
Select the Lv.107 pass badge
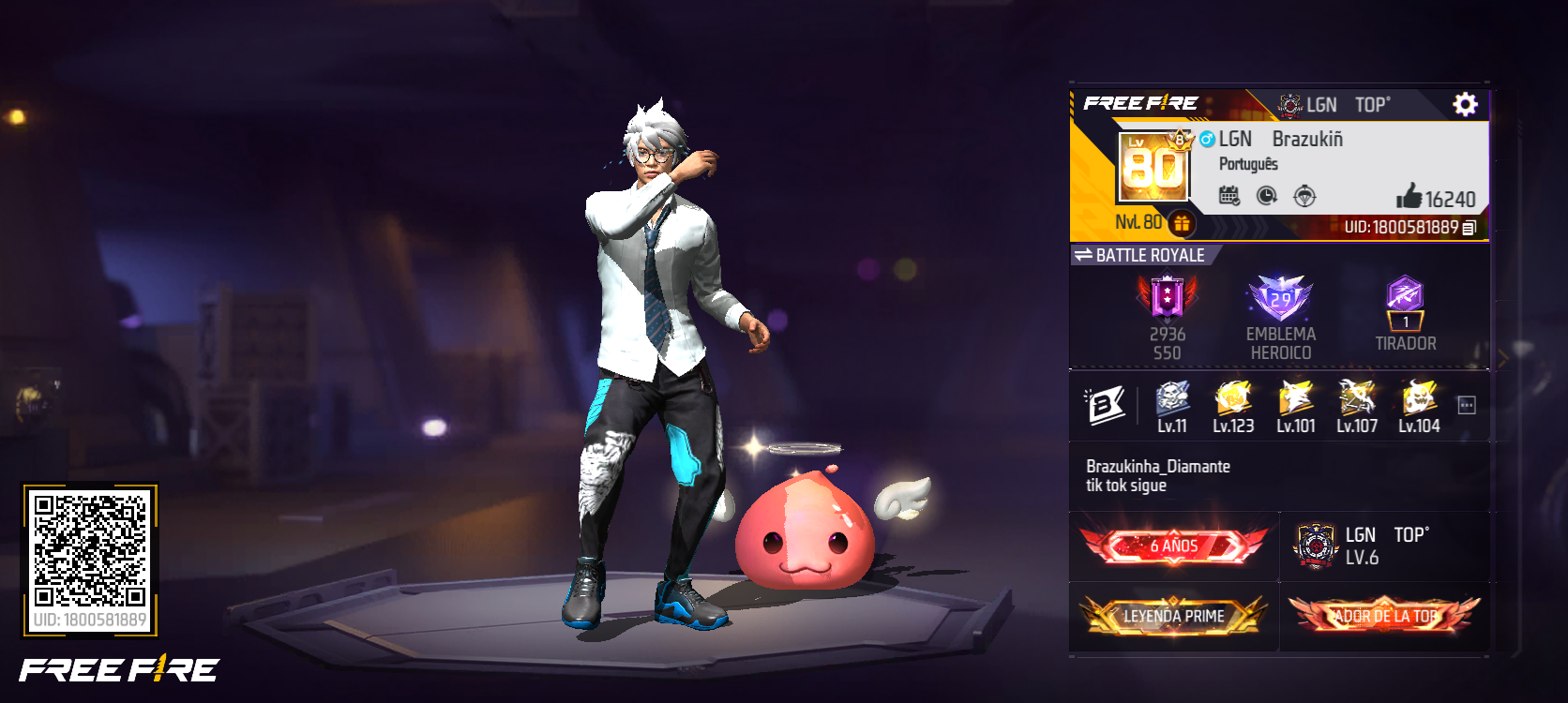pyautogui.click(x=1356, y=407)
